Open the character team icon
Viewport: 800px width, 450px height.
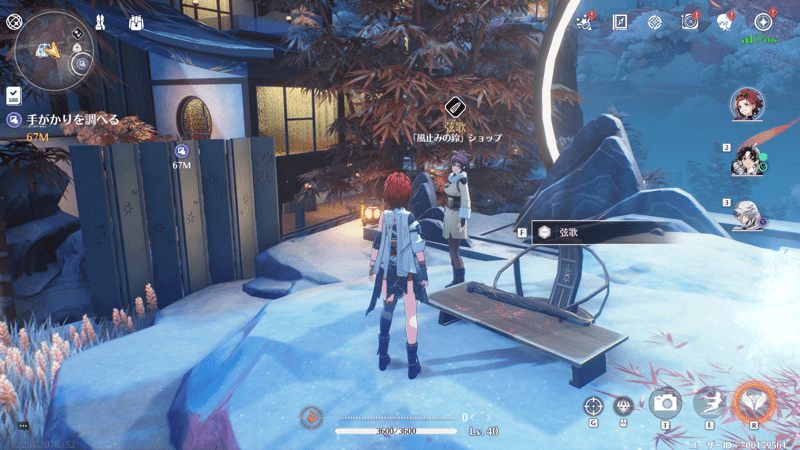pyautogui.click(x=100, y=21)
